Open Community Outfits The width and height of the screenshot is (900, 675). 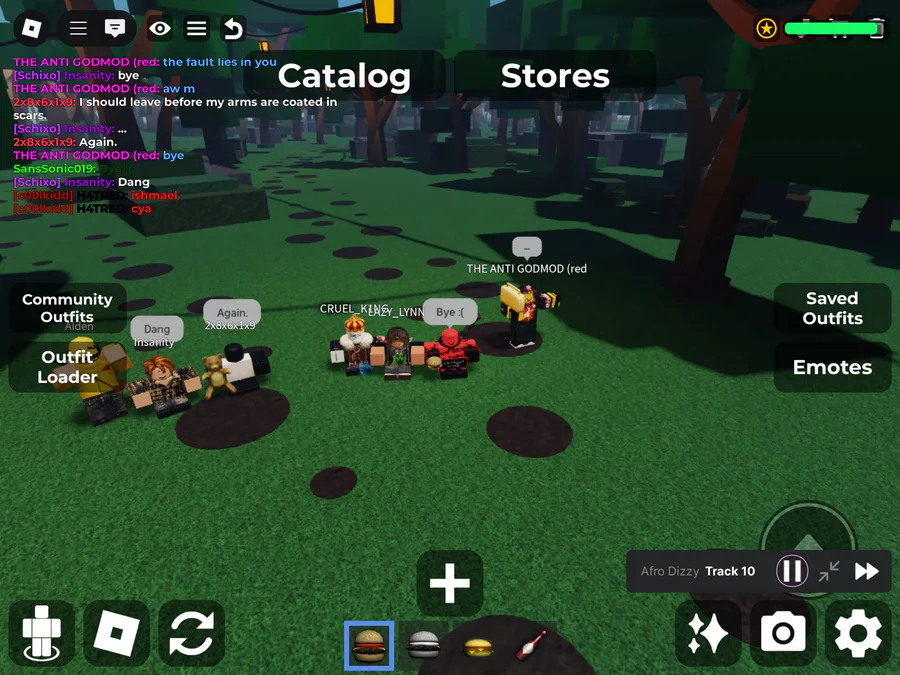67,308
